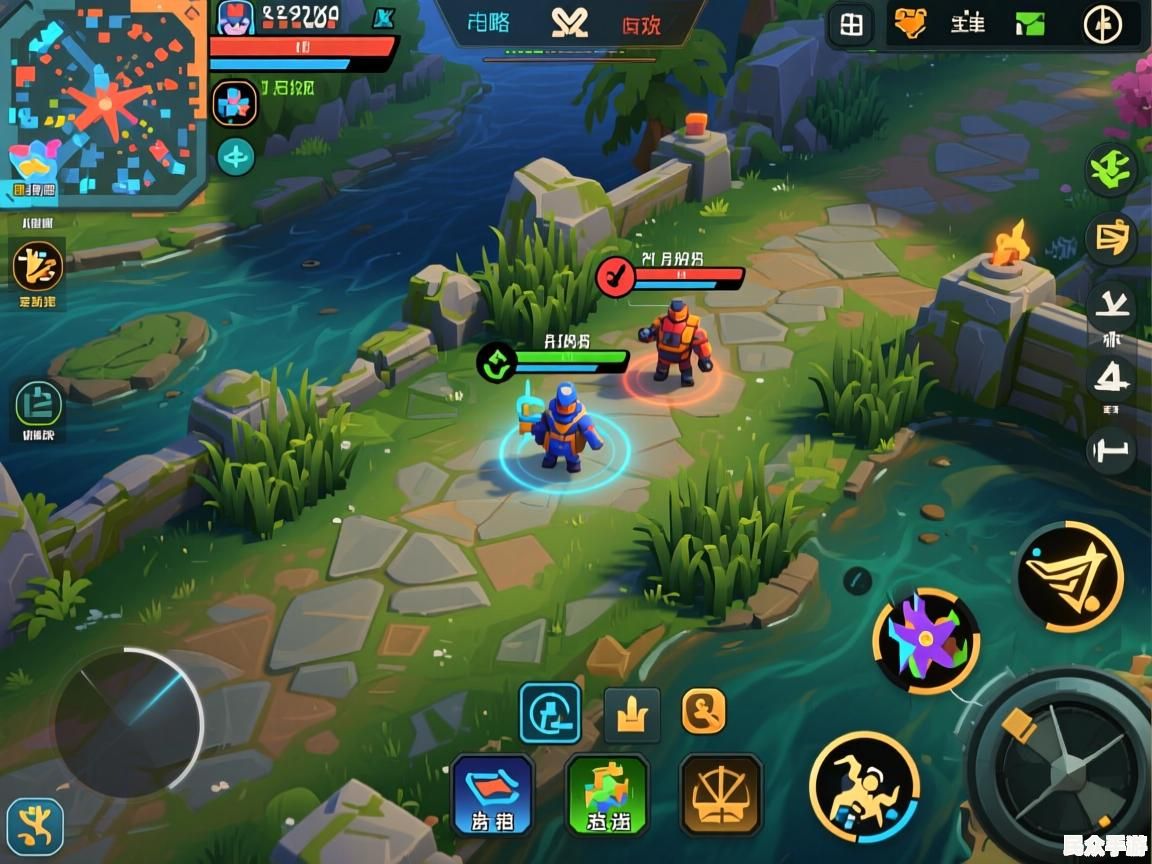Click the orange round icon below the minimap
The width and height of the screenshot is (1152, 864).
tap(38, 266)
